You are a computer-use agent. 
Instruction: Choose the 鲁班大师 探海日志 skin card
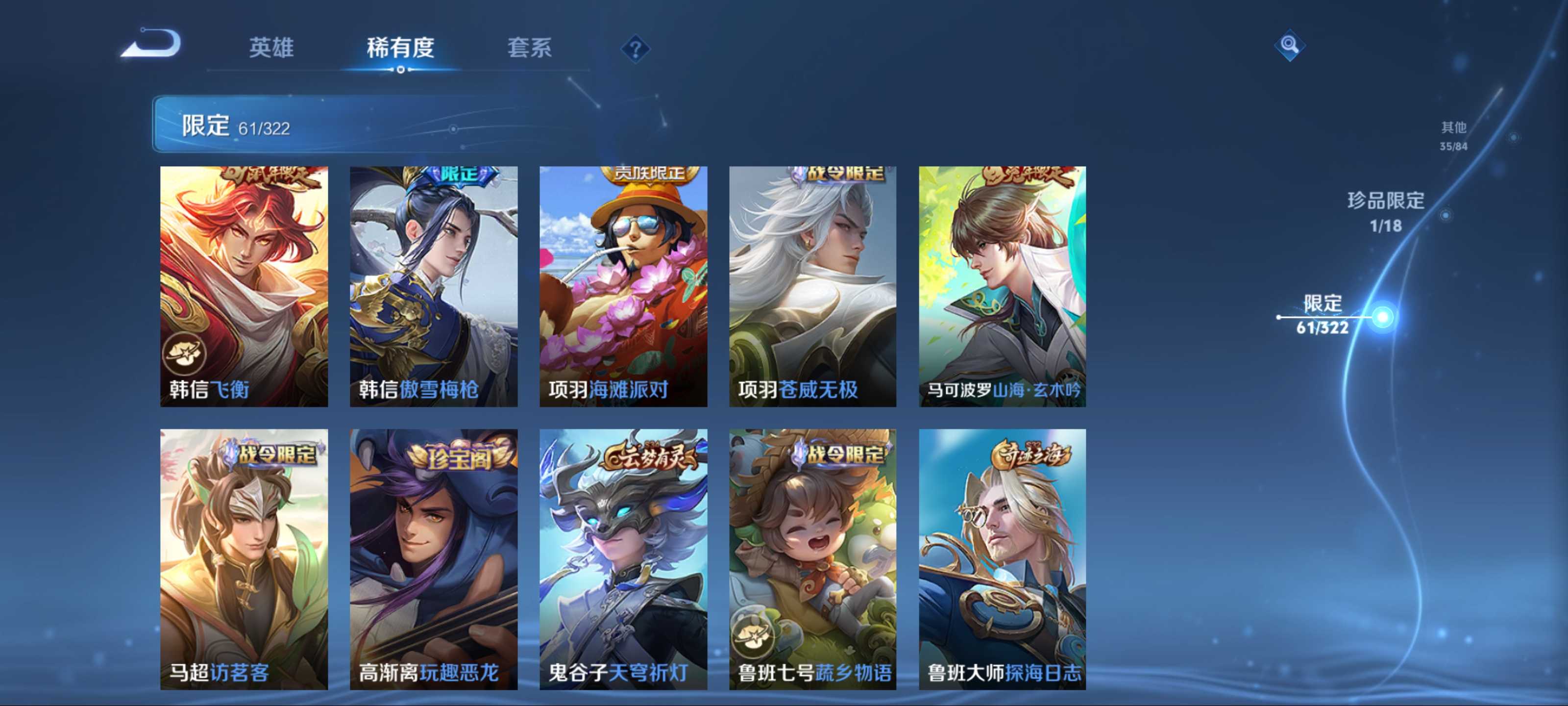point(1002,558)
